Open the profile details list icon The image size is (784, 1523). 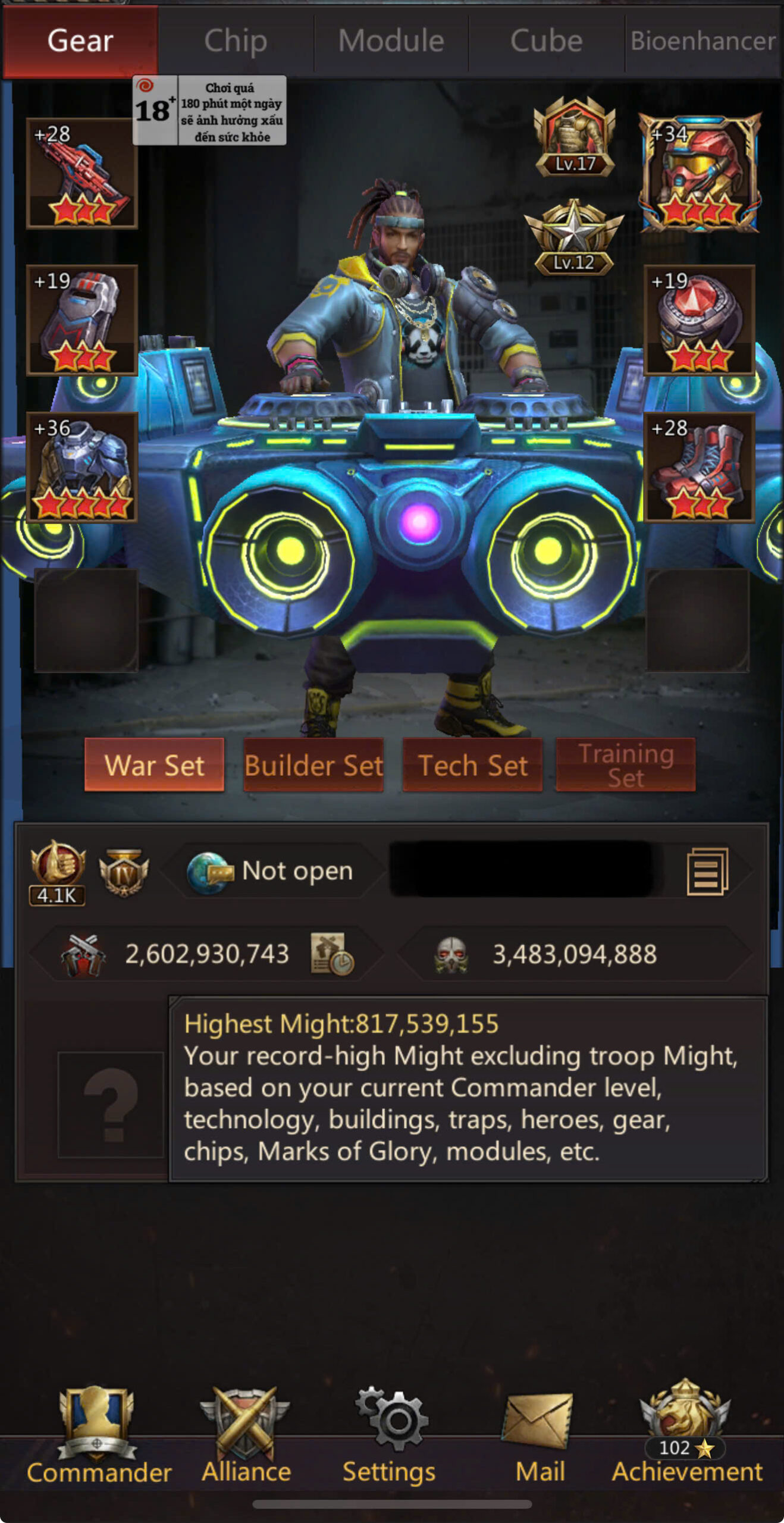[707, 872]
